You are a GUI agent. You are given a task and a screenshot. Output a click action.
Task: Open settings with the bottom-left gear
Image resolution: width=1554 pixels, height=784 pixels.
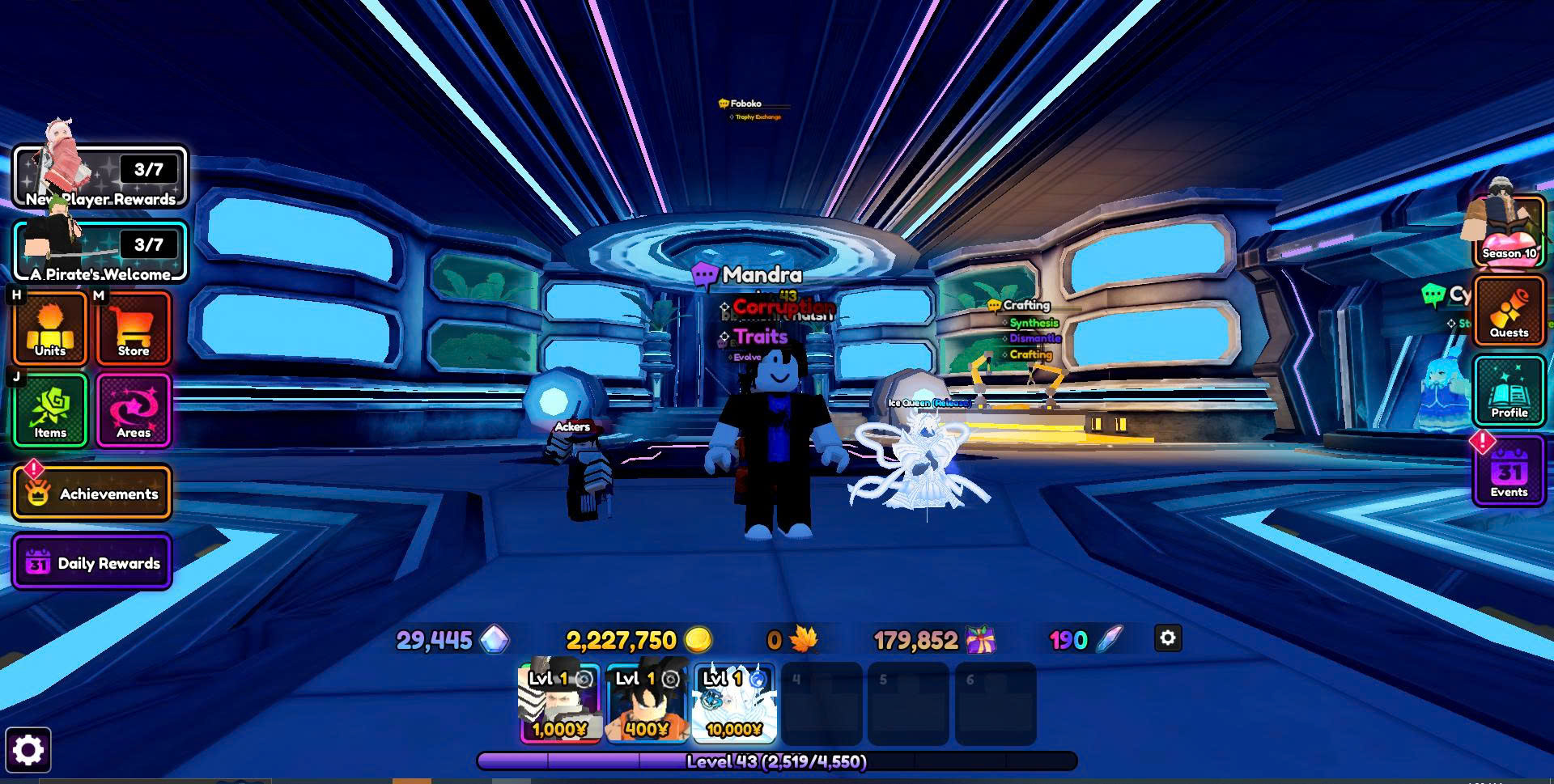pyautogui.click(x=28, y=750)
